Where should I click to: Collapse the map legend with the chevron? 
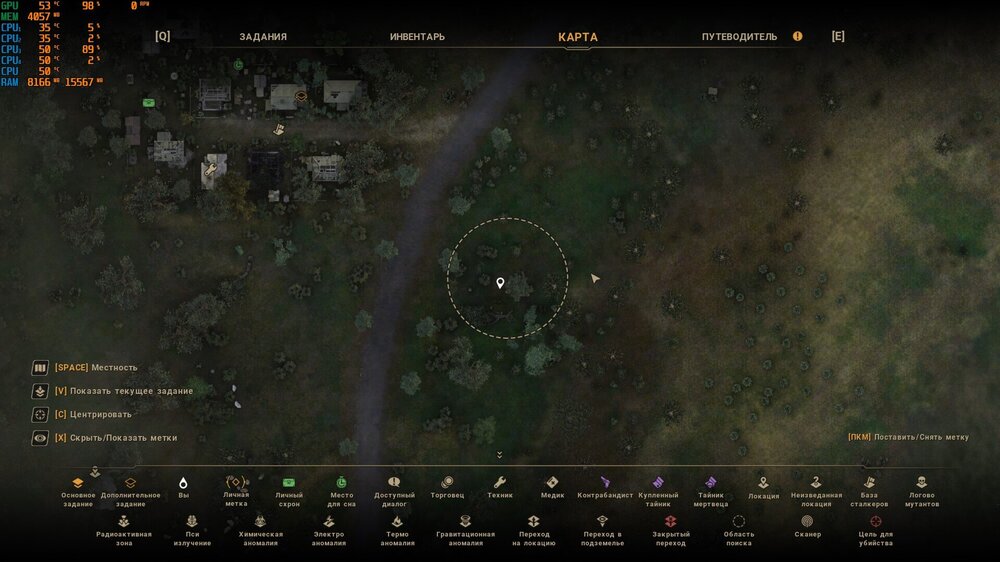click(499, 455)
